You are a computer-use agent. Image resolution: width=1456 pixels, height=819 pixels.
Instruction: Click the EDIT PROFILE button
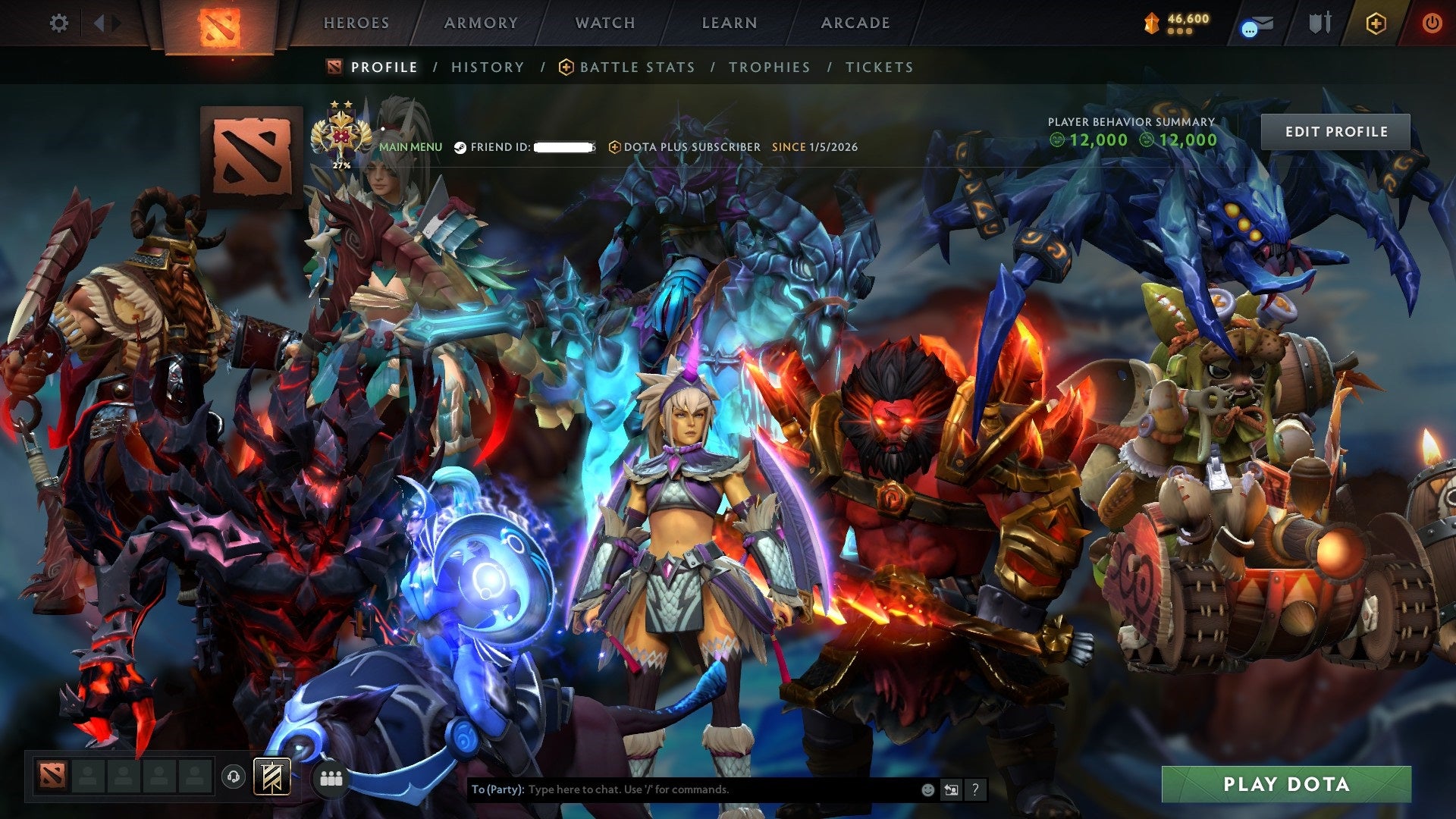point(1336,130)
